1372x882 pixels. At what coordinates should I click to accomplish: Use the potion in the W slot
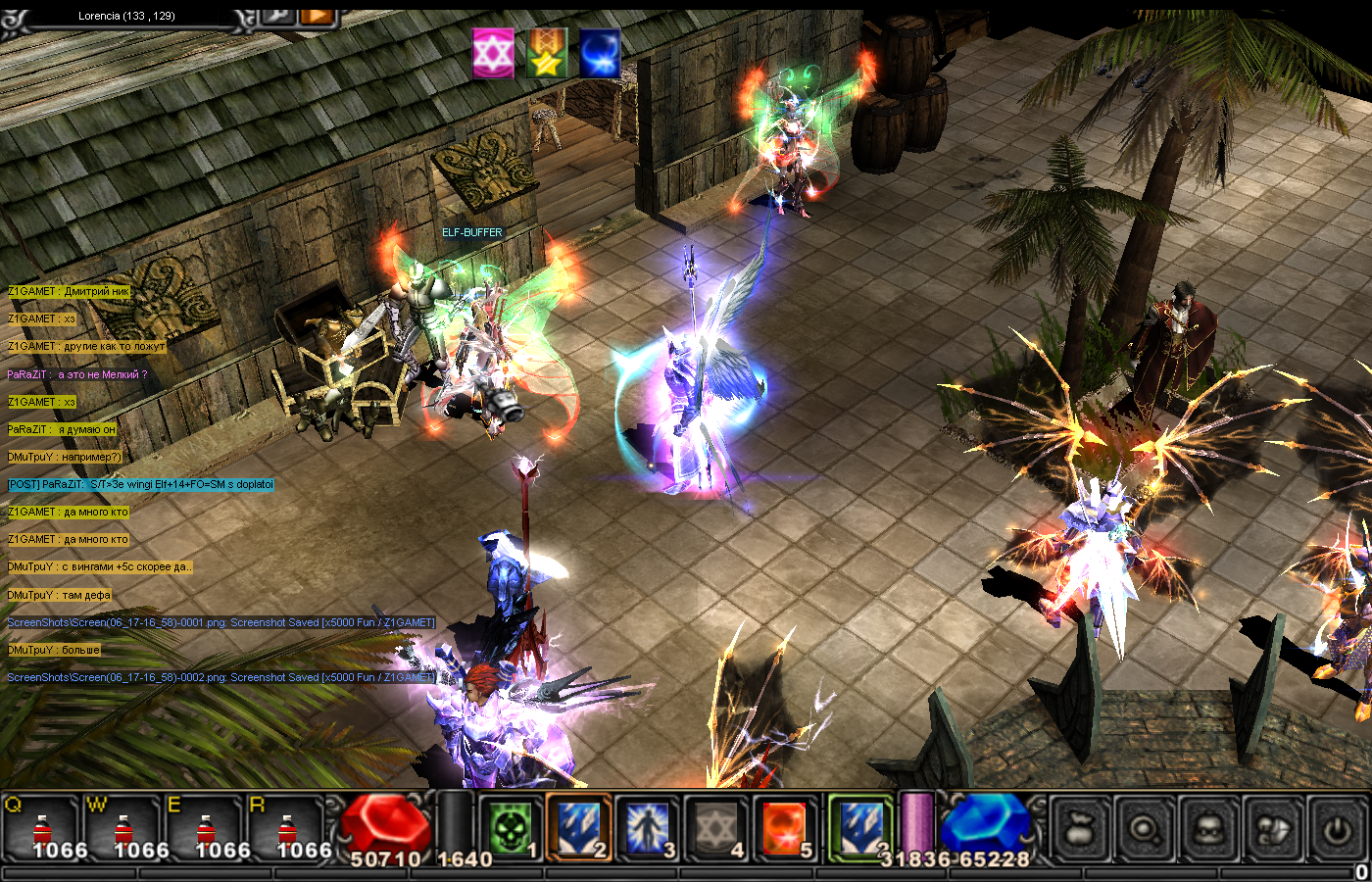click(122, 829)
